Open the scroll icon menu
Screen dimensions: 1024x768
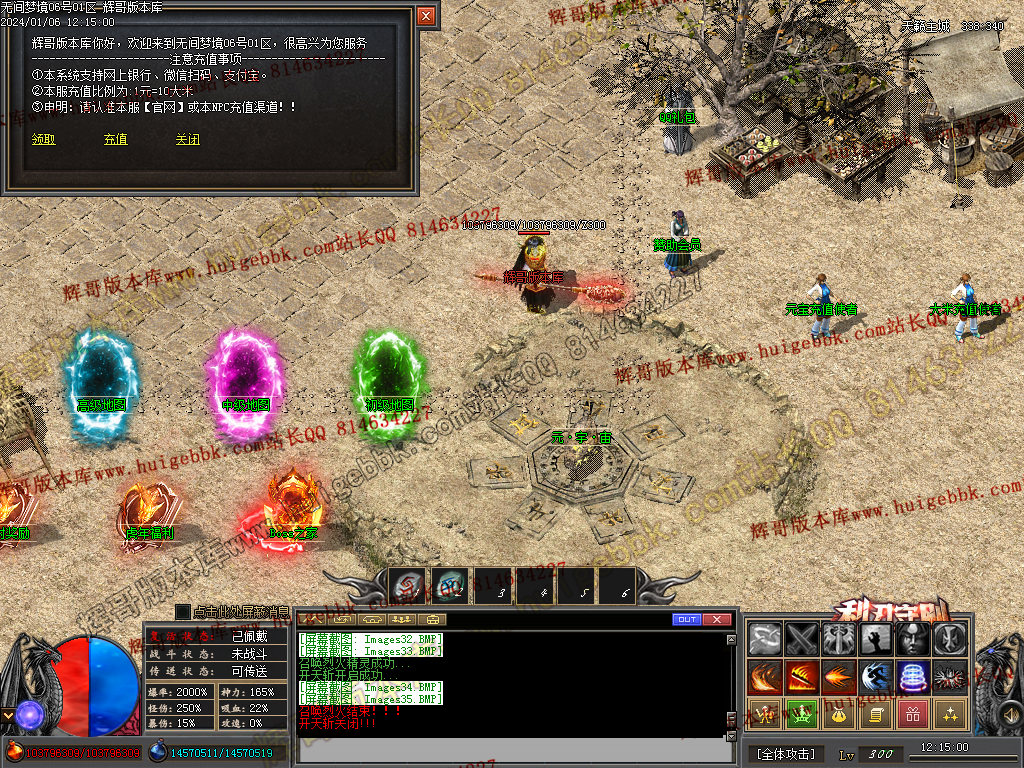(x=876, y=714)
